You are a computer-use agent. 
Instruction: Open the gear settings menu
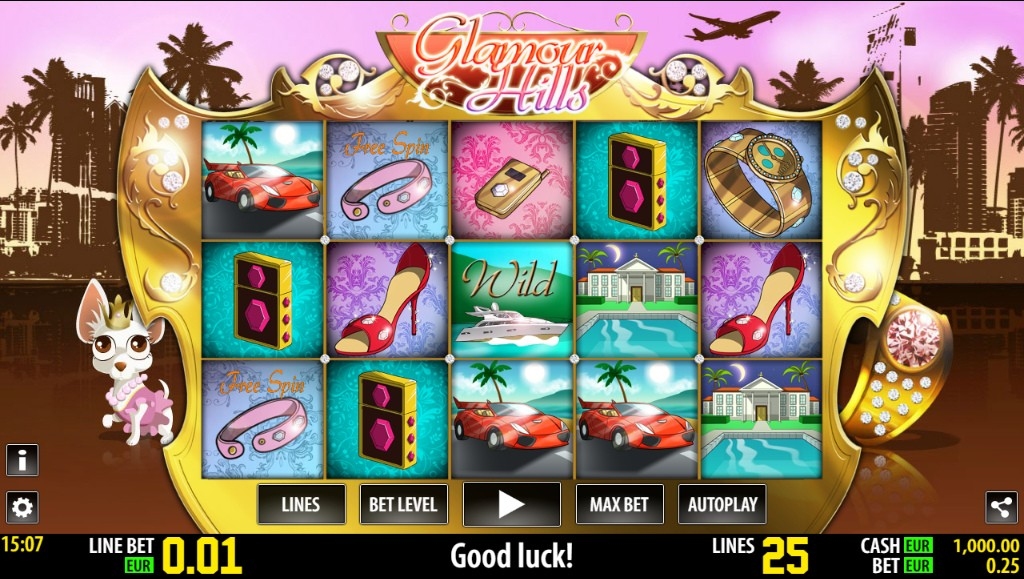tap(22, 507)
